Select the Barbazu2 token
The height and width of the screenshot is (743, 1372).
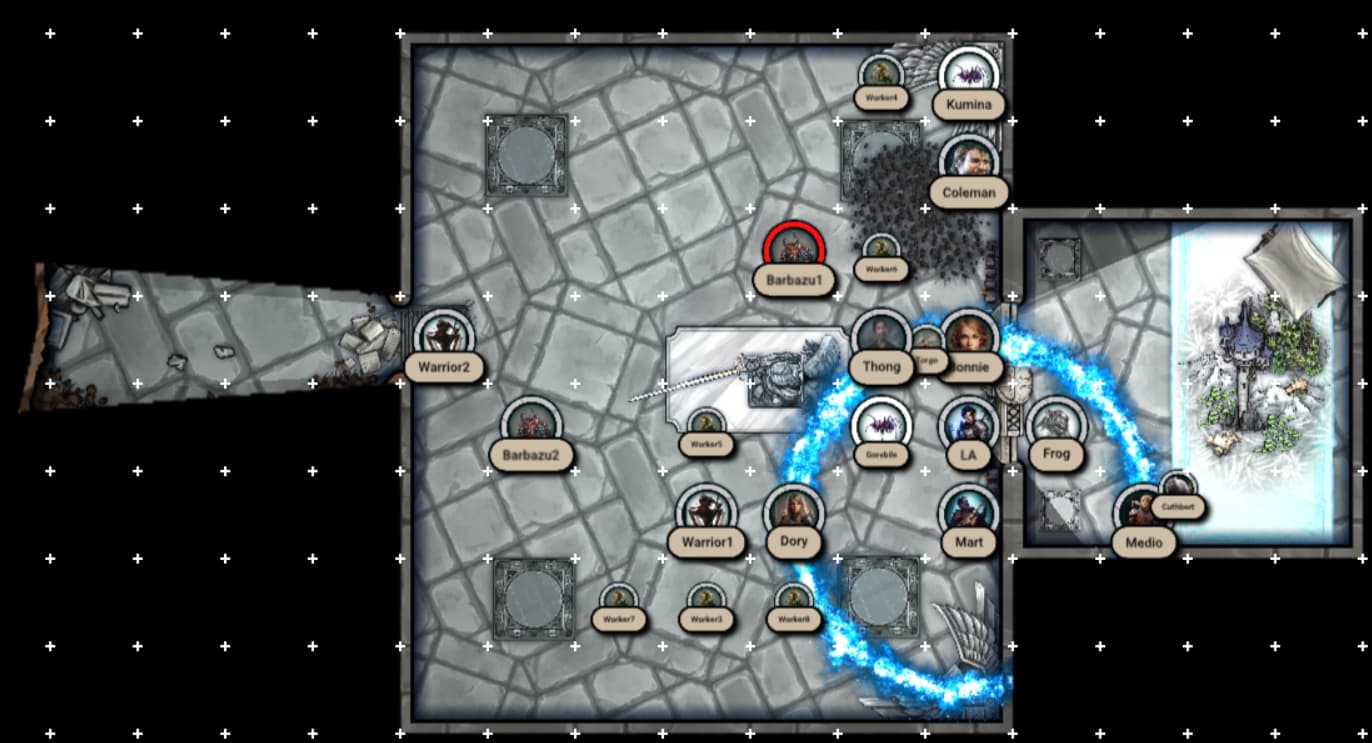(532, 425)
